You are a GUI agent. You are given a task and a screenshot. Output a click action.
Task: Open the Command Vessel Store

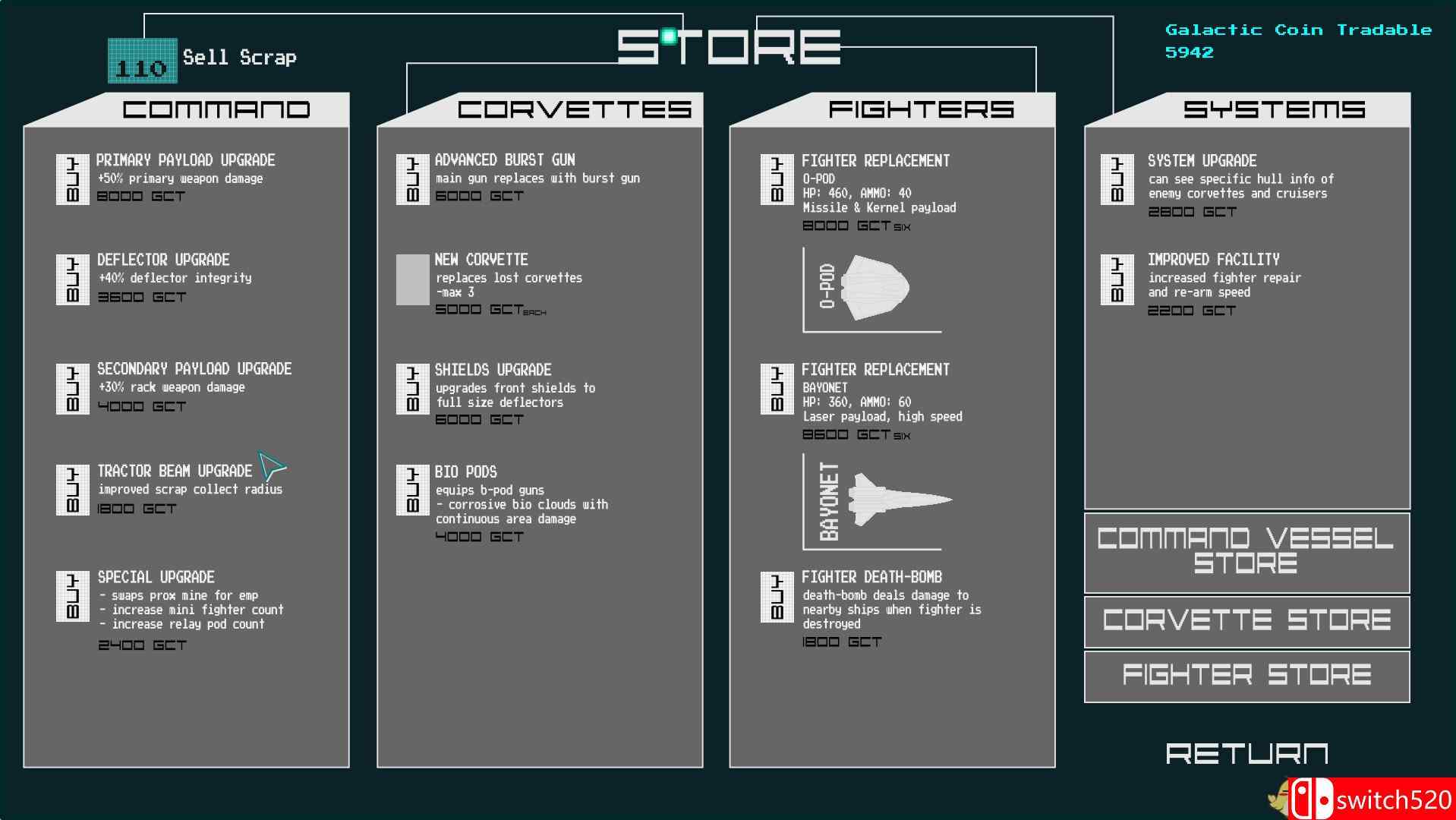pyautogui.click(x=1246, y=552)
